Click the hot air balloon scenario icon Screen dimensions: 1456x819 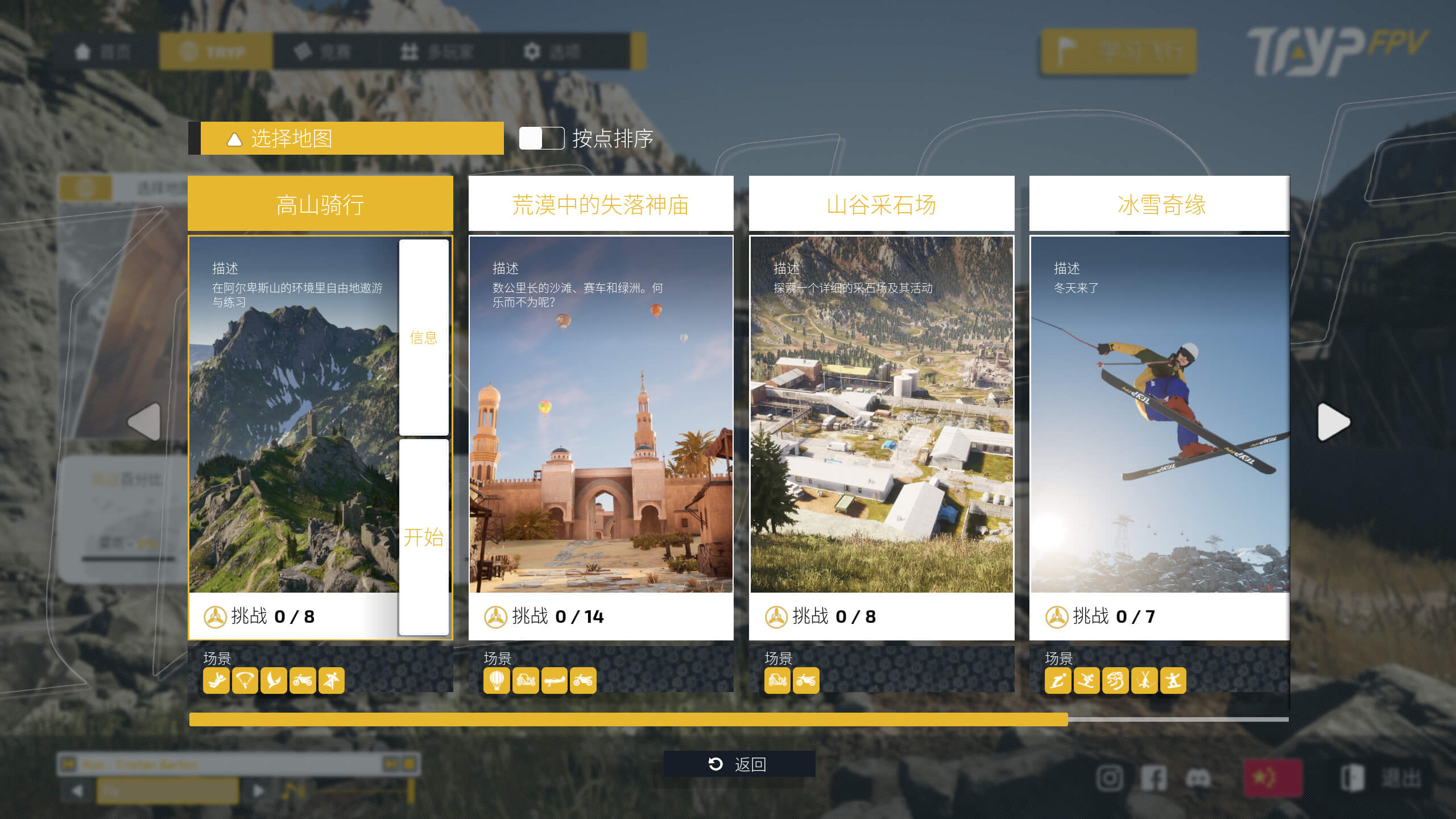tap(497, 680)
